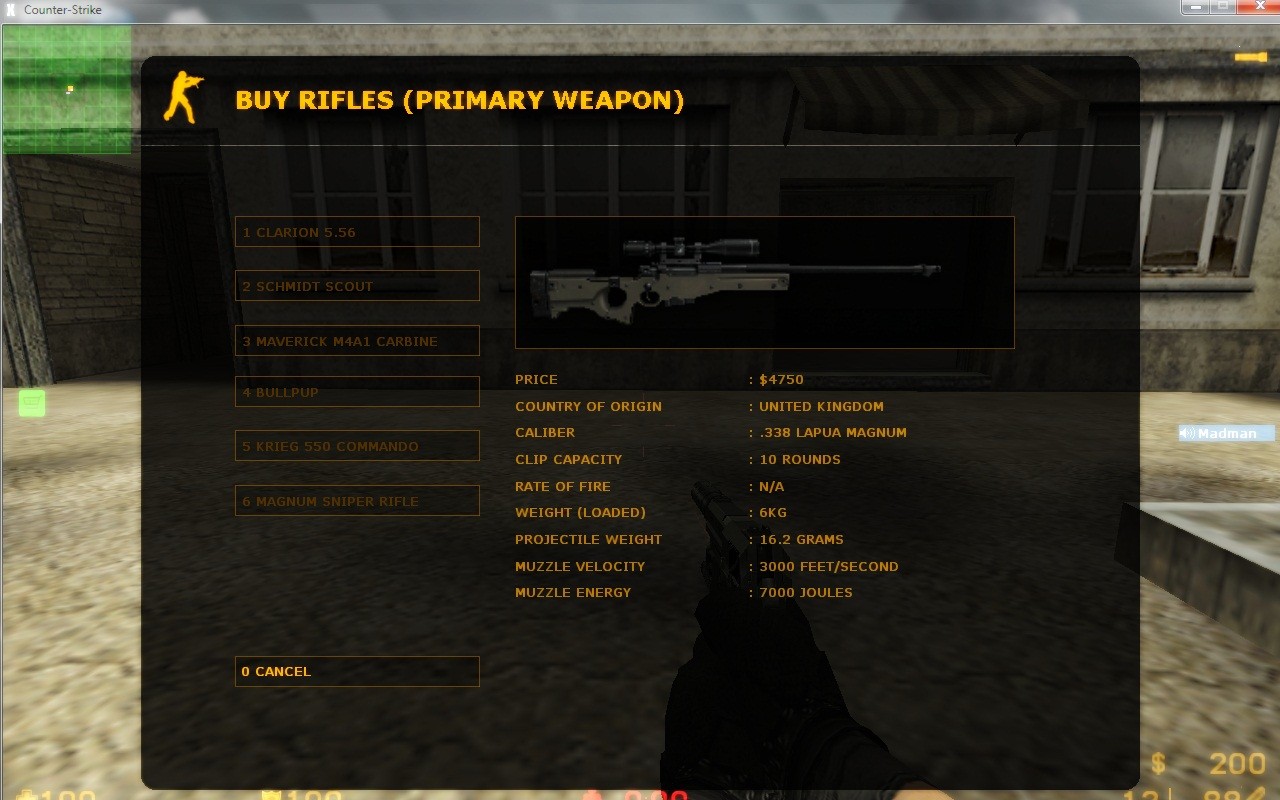Select 1 Clarion 5.56 from the rifle list
1280x800 pixels.
point(357,231)
